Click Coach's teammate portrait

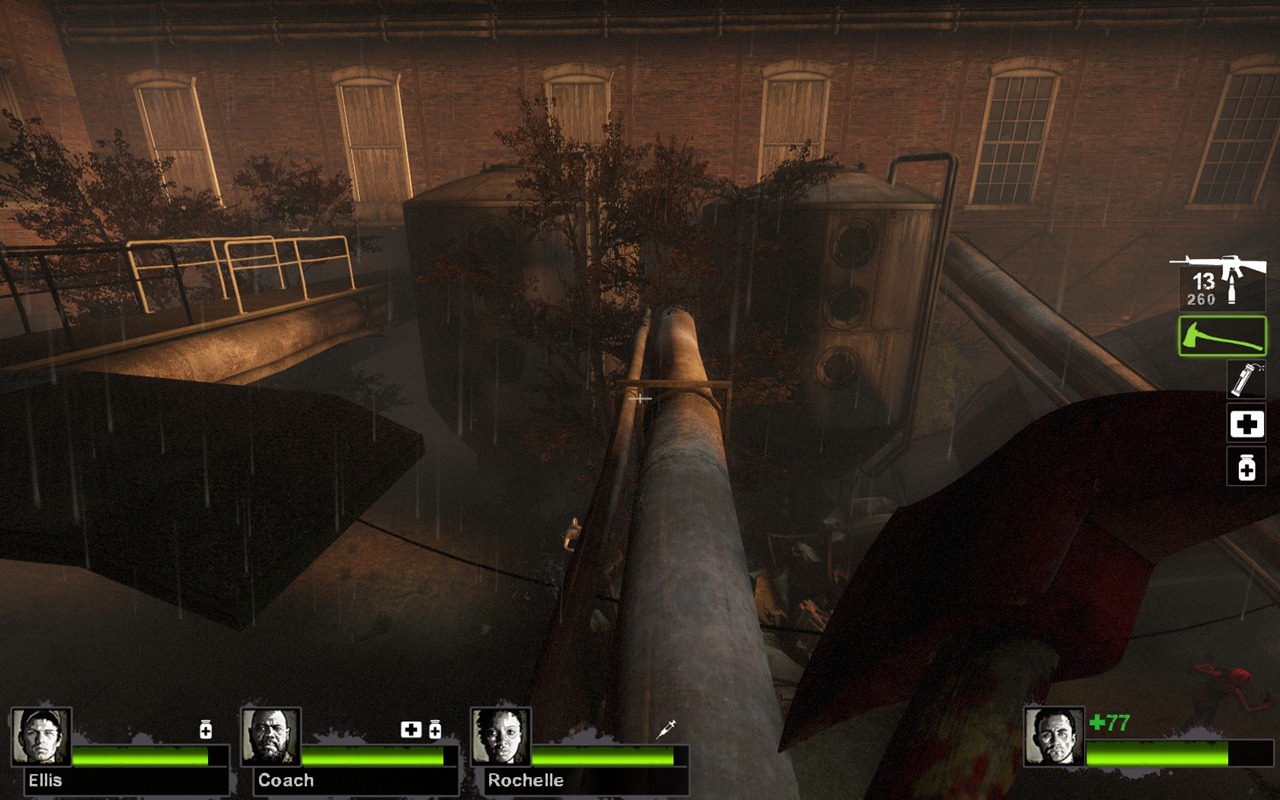pos(271,737)
